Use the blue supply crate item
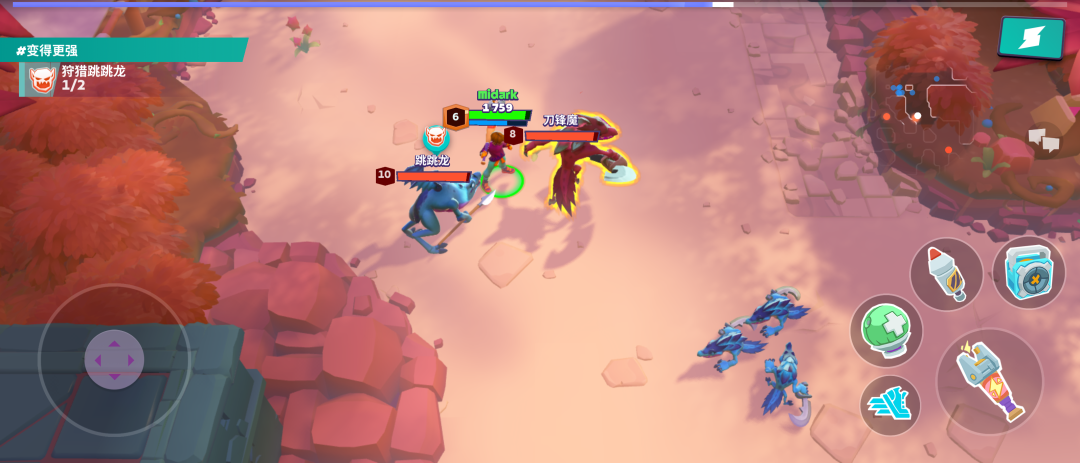The height and width of the screenshot is (463, 1080). pyautogui.click(x=1028, y=272)
